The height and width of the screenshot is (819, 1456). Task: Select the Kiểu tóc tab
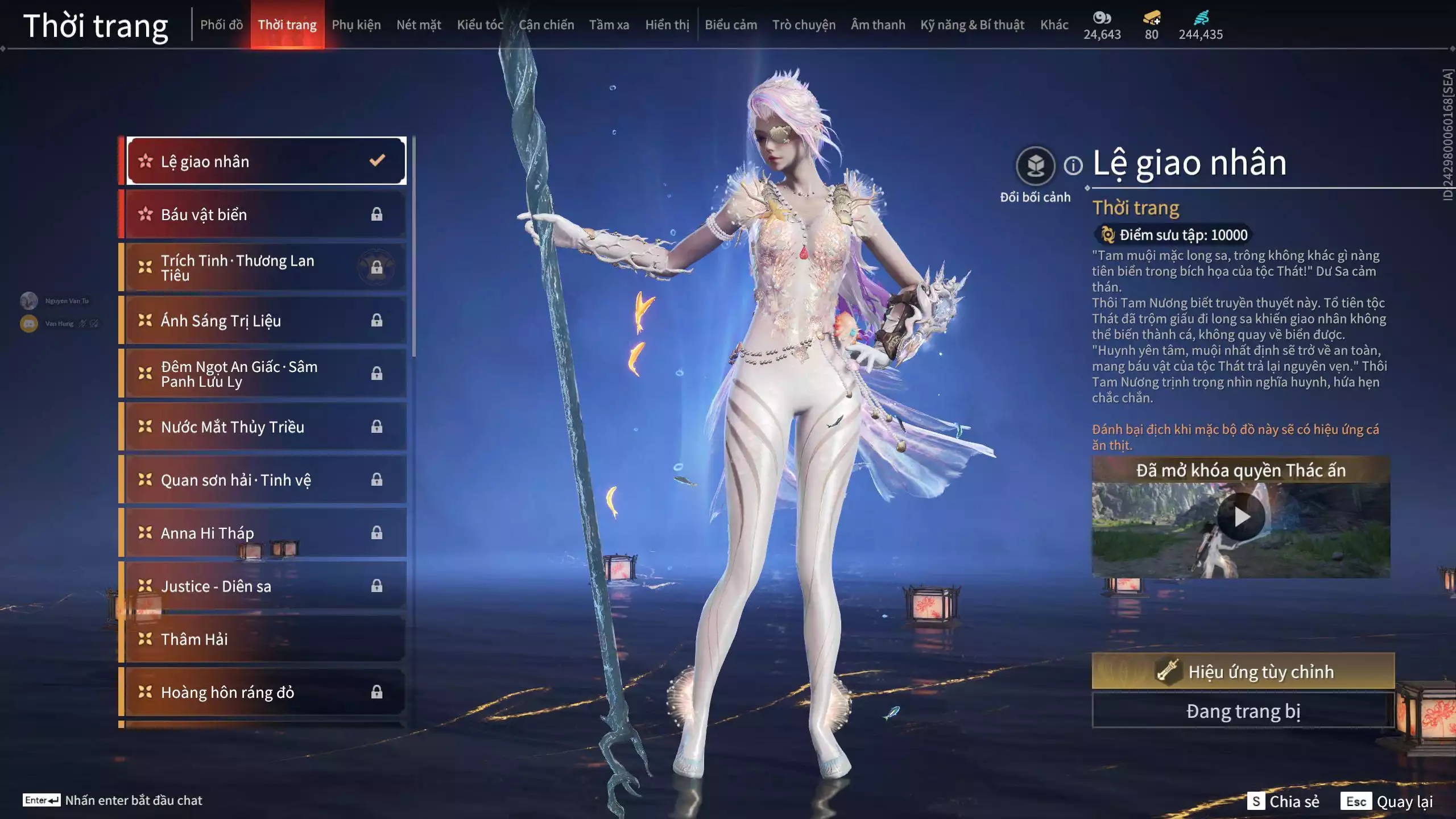(x=479, y=25)
